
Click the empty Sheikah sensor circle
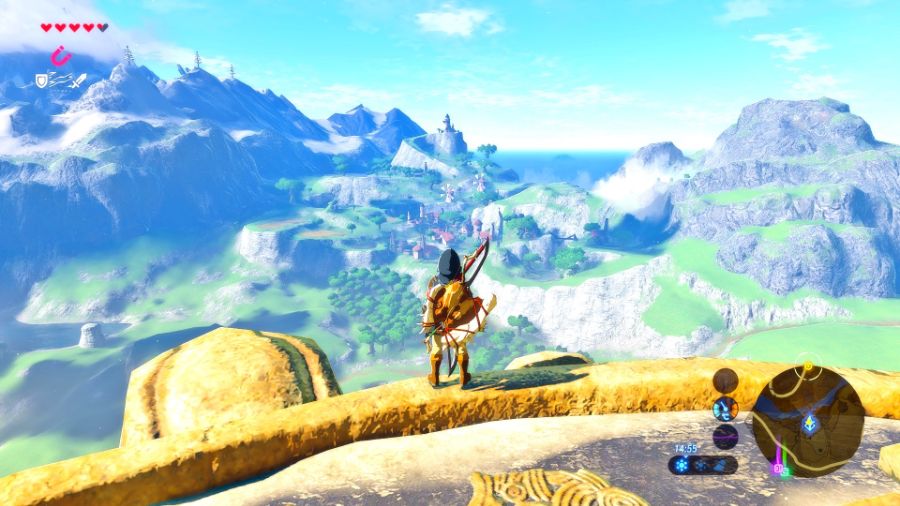point(725,380)
